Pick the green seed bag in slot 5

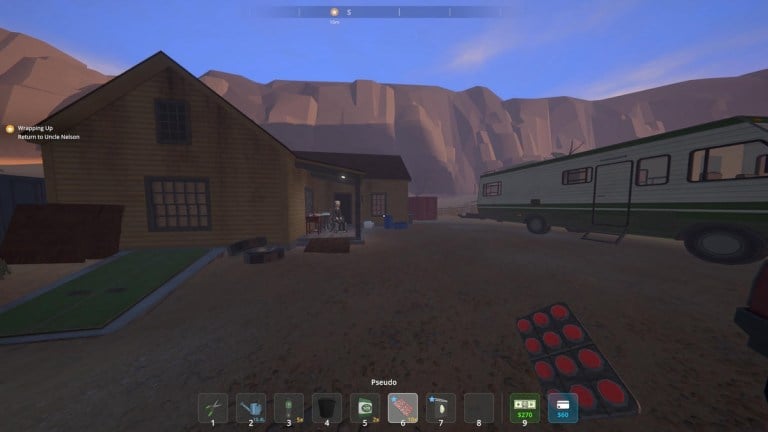365,407
